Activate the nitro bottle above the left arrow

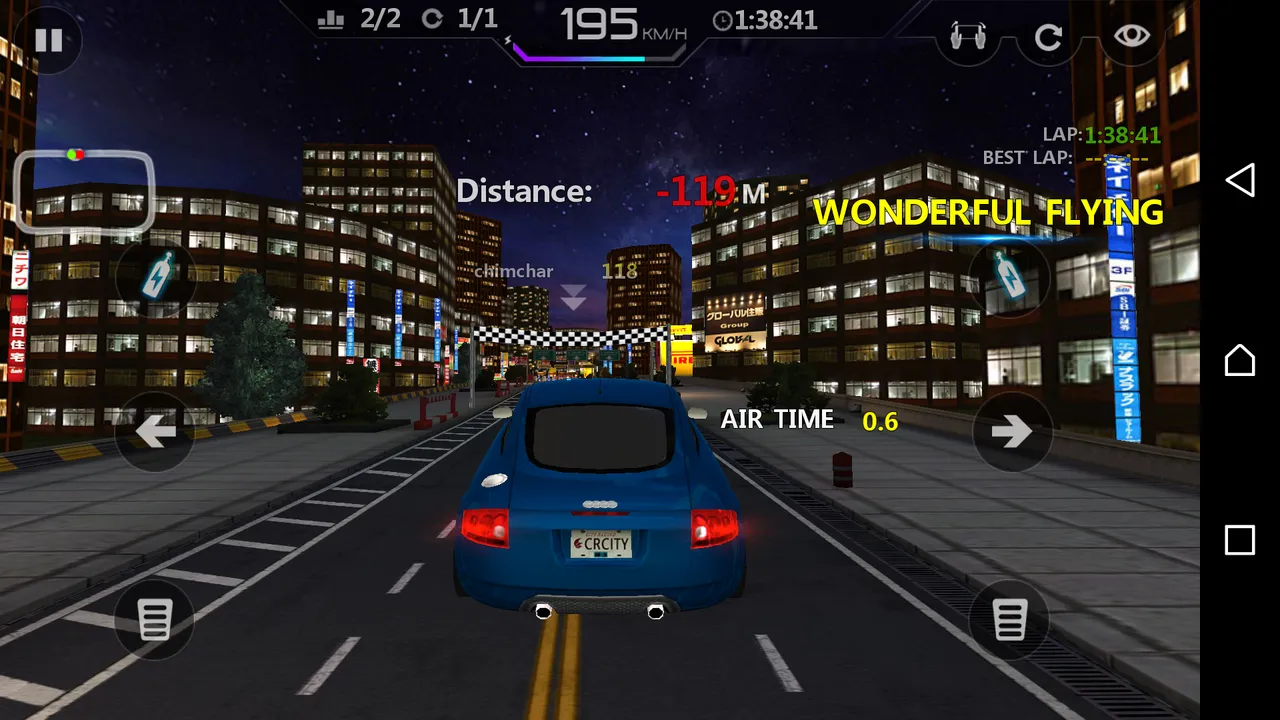pyautogui.click(x=155, y=275)
